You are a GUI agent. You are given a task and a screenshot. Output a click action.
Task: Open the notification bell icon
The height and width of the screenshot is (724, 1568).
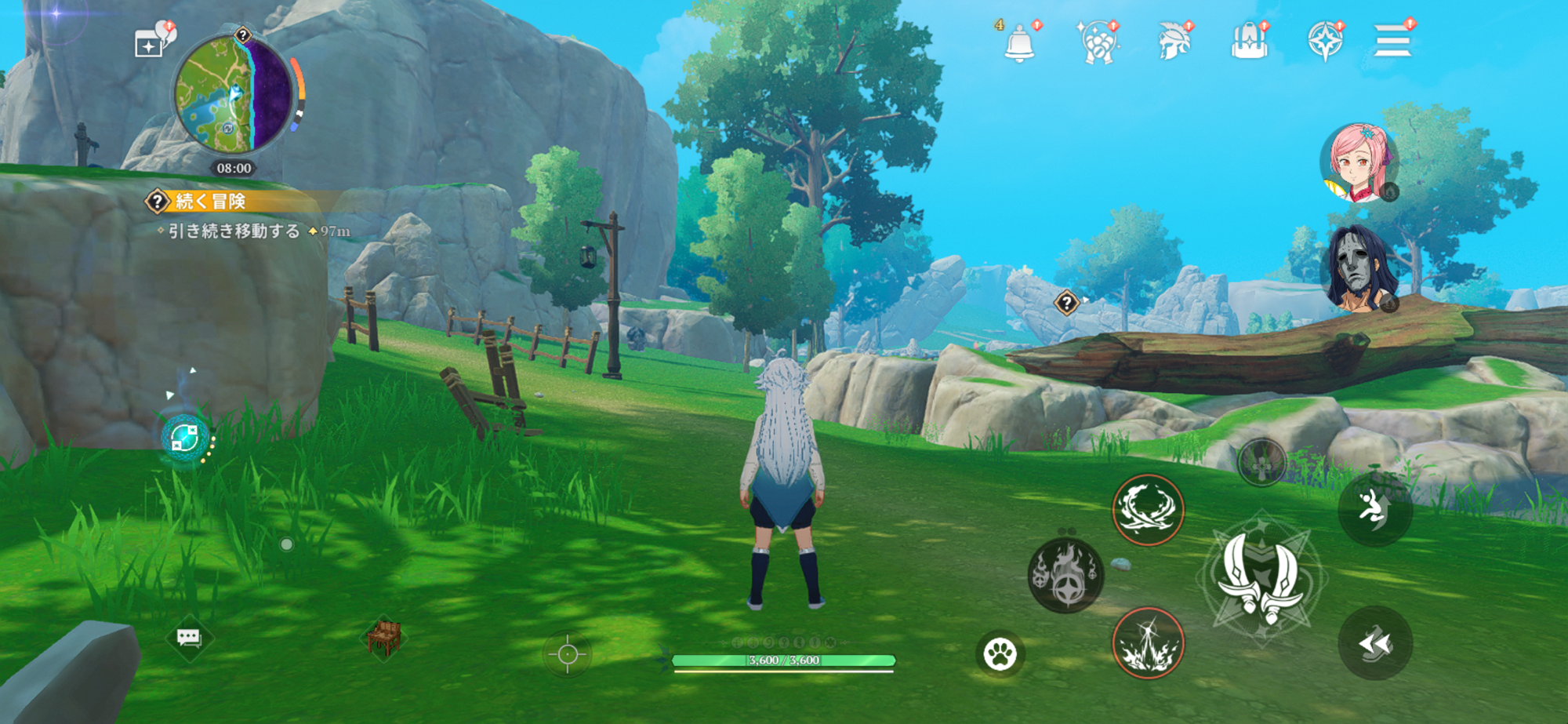1019,42
